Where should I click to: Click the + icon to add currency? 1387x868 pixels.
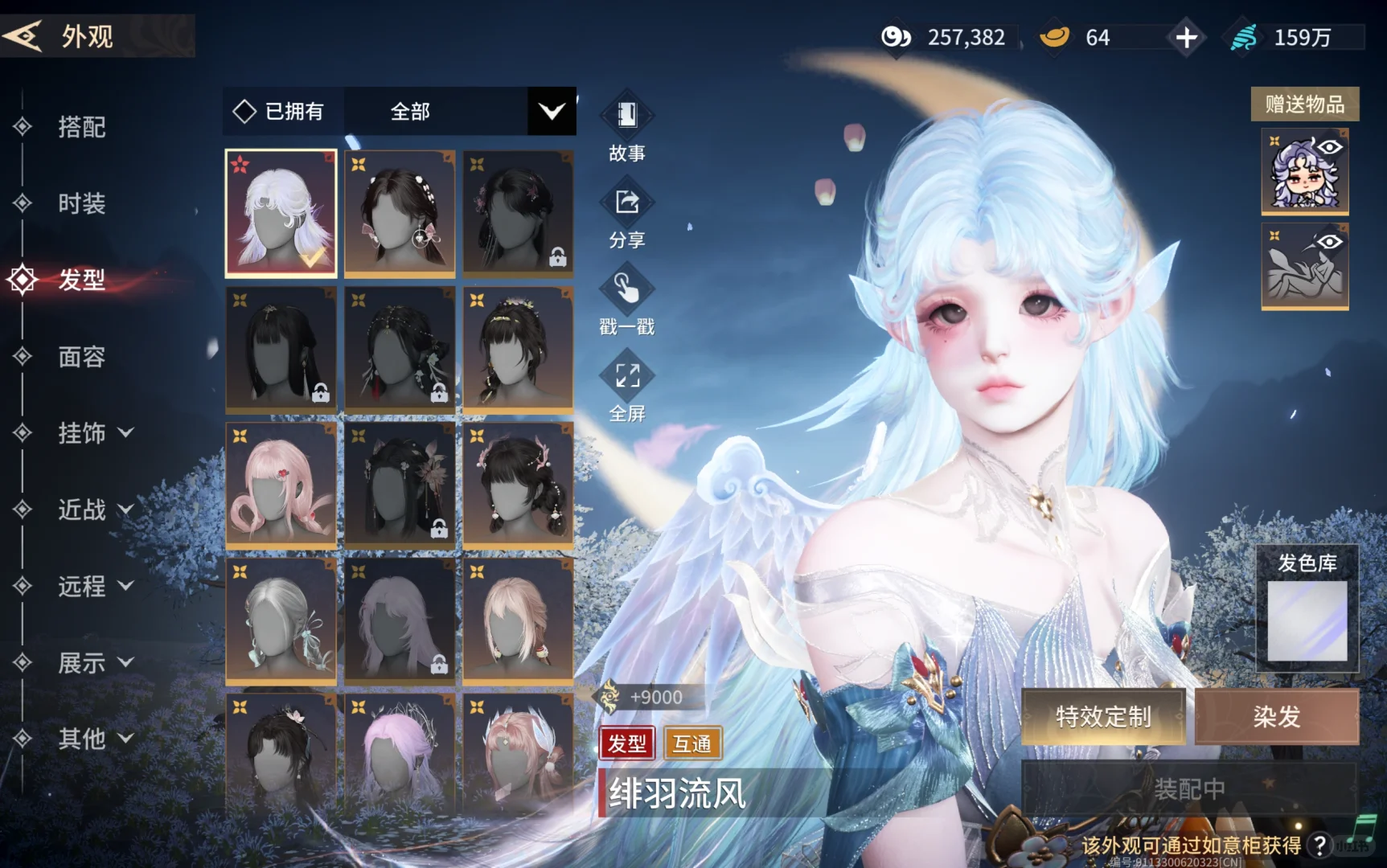1186,36
